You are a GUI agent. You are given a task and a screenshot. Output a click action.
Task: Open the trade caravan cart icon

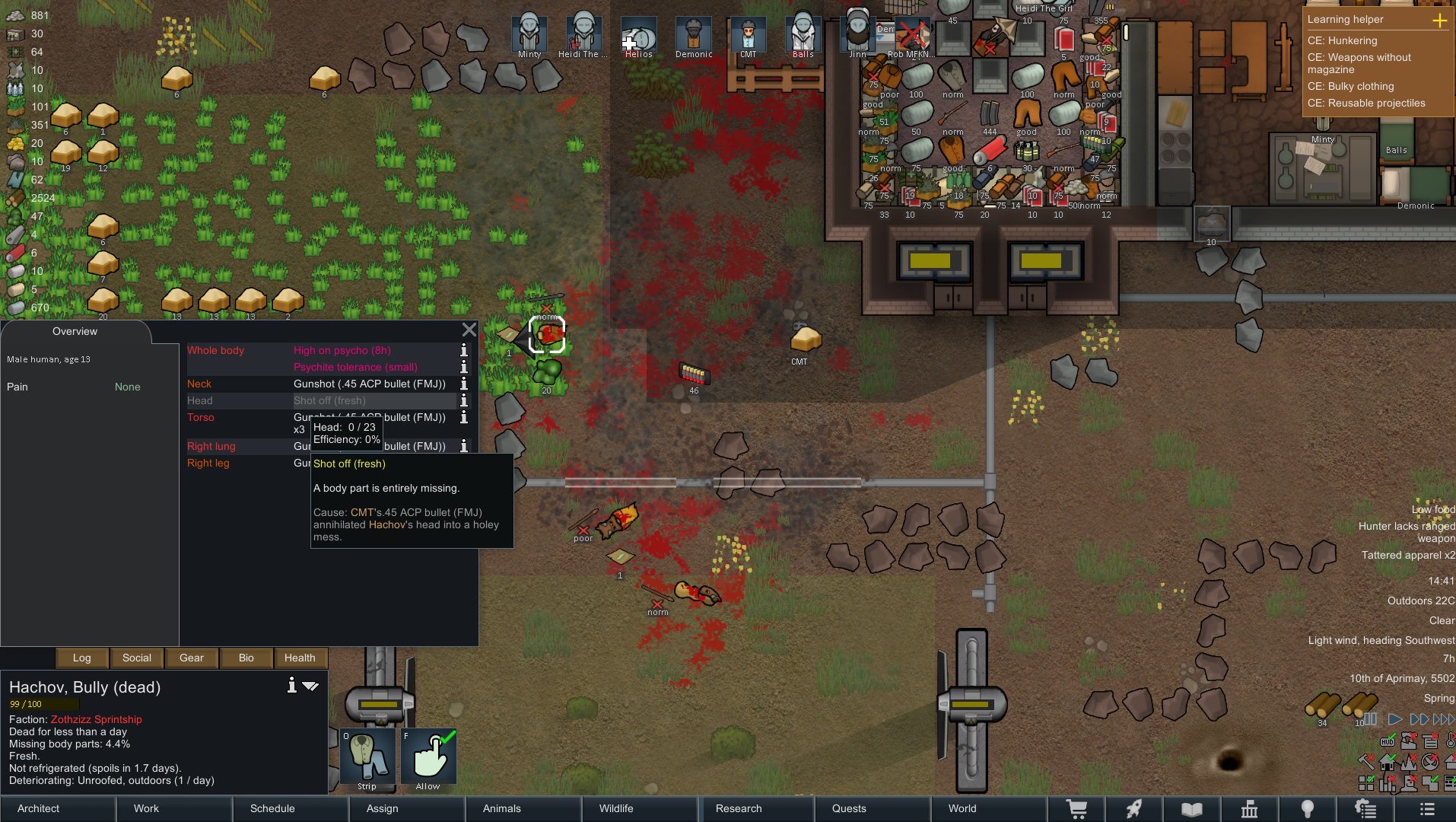[1079, 809]
